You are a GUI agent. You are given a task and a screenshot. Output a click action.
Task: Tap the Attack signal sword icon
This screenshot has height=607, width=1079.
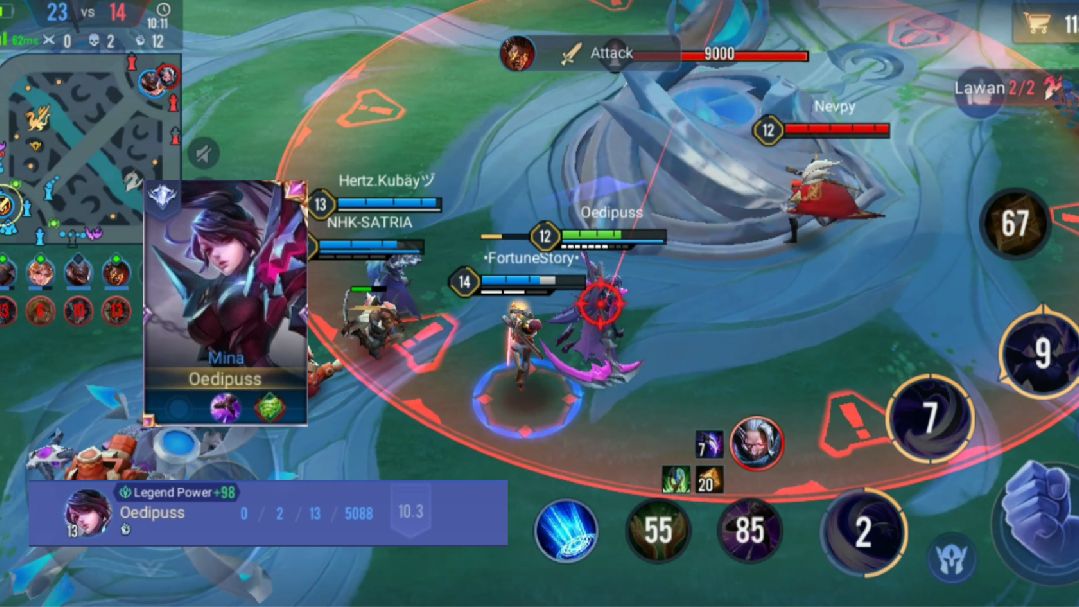[571, 54]
